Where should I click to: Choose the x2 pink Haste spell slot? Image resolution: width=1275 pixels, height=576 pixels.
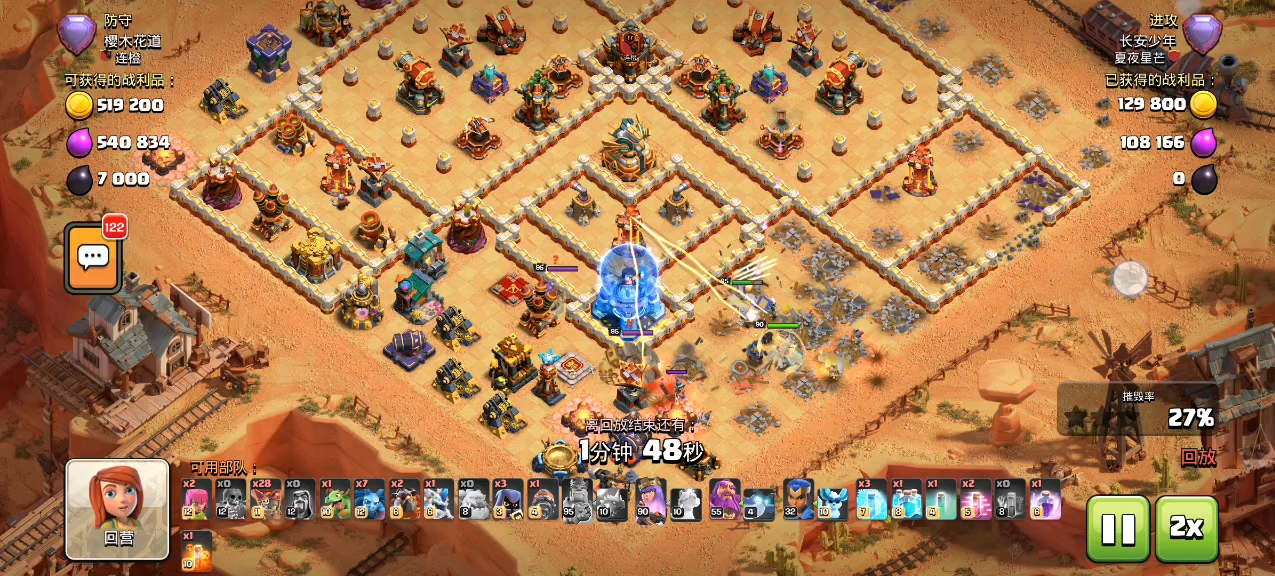[975, 498]
